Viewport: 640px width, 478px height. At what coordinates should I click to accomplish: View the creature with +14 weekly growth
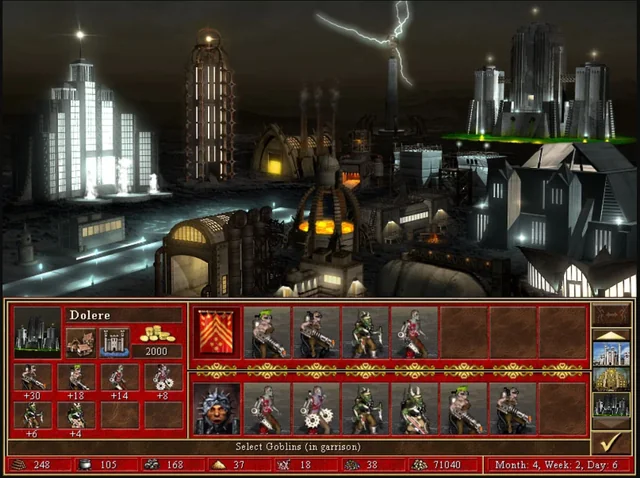tap(119, 379)
